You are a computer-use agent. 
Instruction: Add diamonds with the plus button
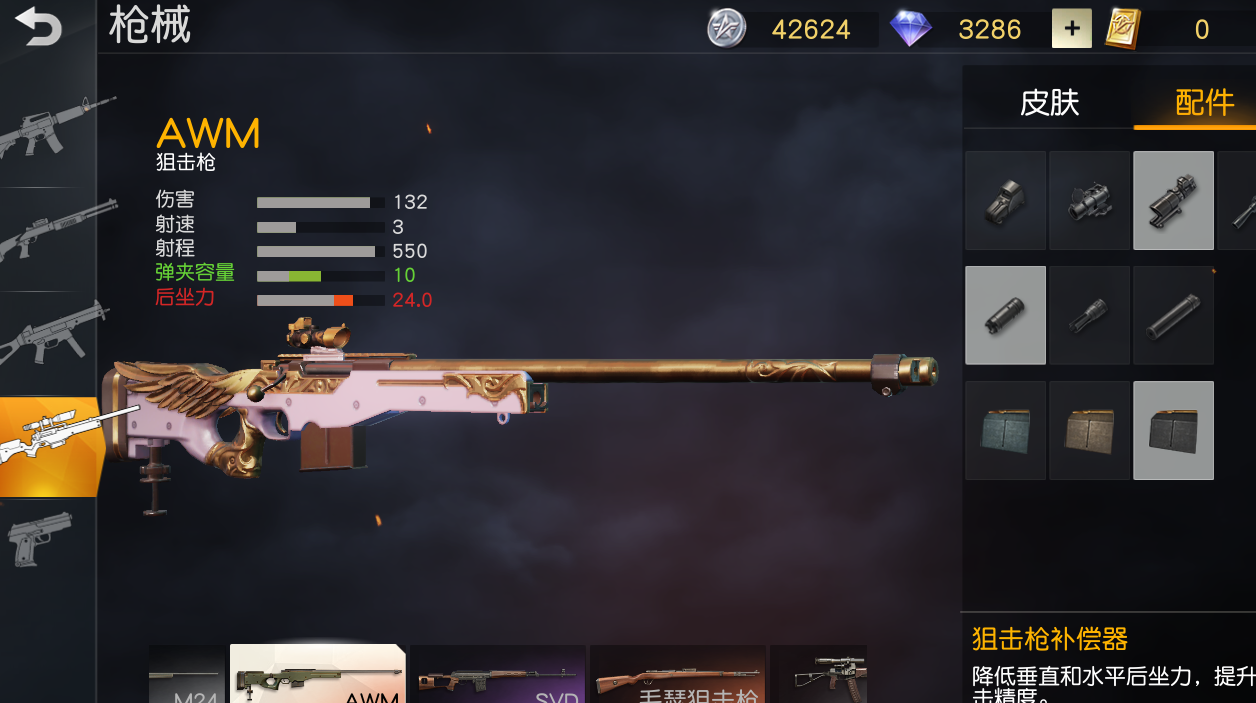click(1071, 29)
